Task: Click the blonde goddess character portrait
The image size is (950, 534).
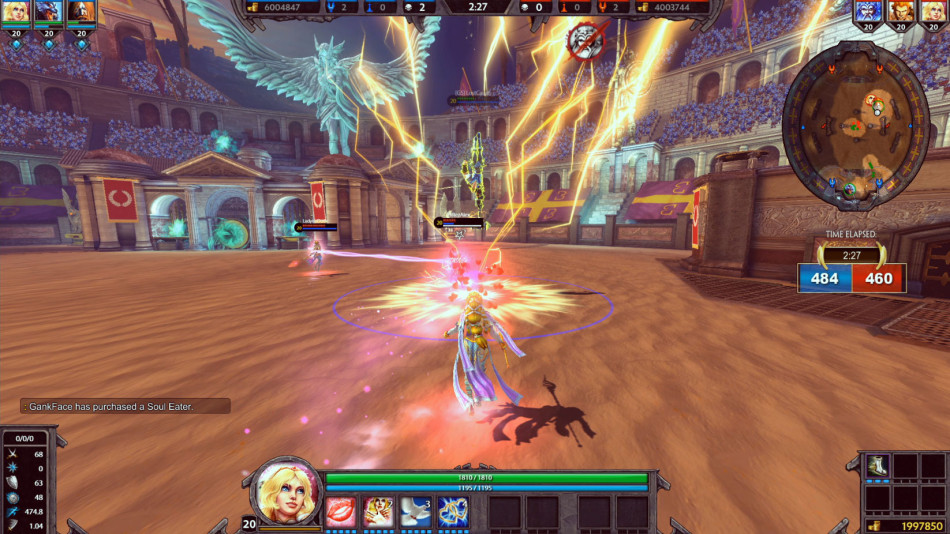Action: coord(286,493)
